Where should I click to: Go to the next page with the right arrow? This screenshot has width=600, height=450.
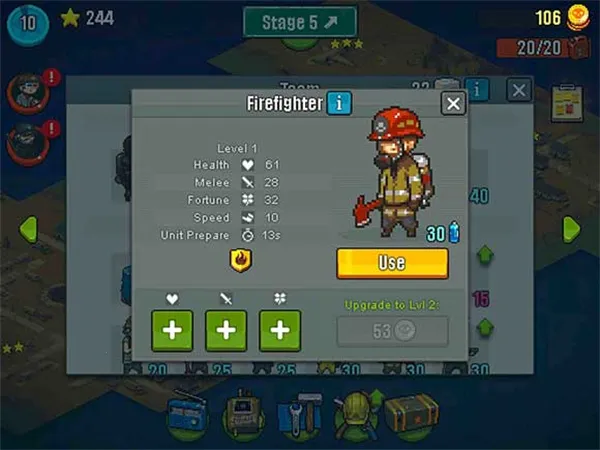pos(572,228)
